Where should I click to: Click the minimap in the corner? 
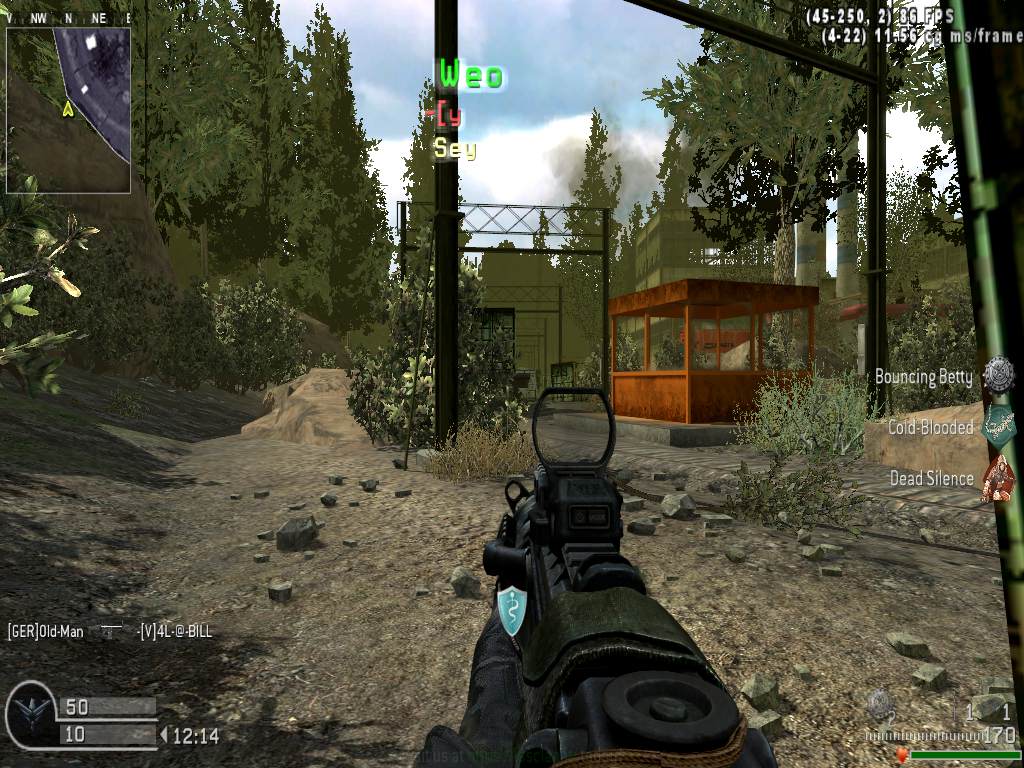(68, 109)
